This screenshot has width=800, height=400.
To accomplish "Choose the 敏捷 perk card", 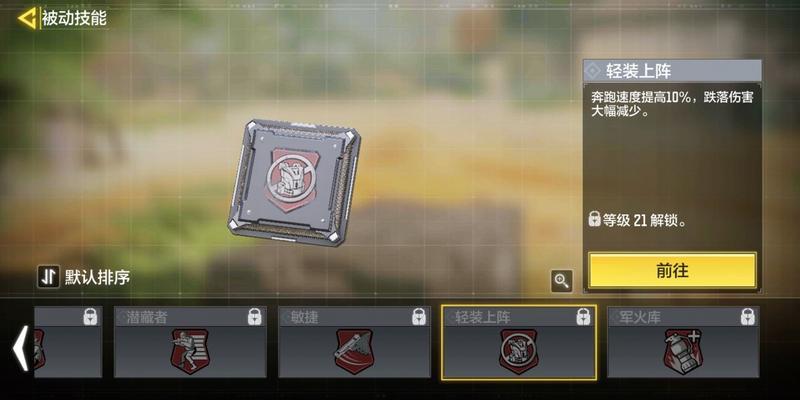I will pyautogui.click(x=354, y=342).
